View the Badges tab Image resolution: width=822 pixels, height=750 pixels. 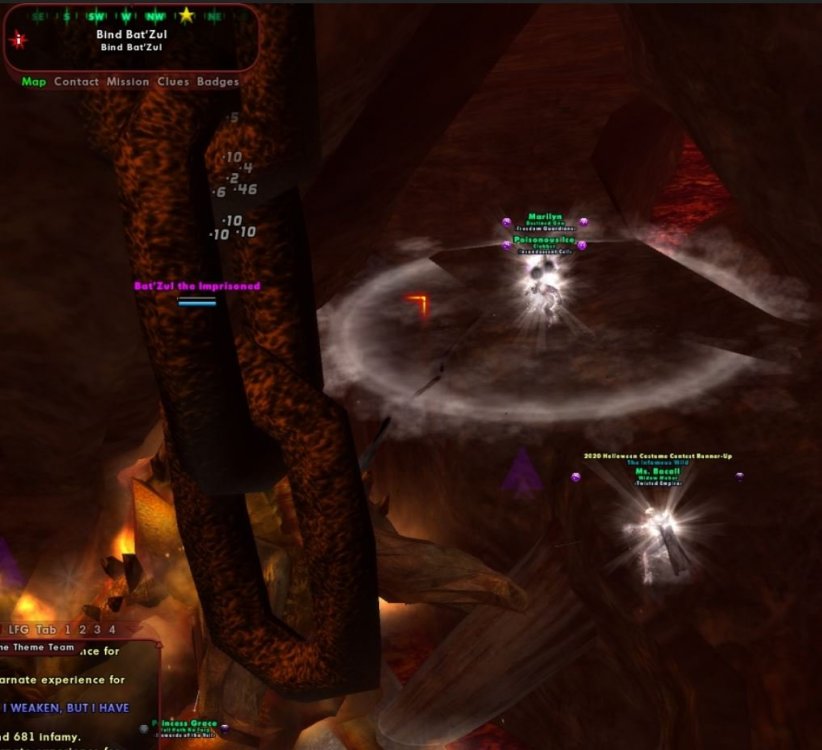point(218,82)
